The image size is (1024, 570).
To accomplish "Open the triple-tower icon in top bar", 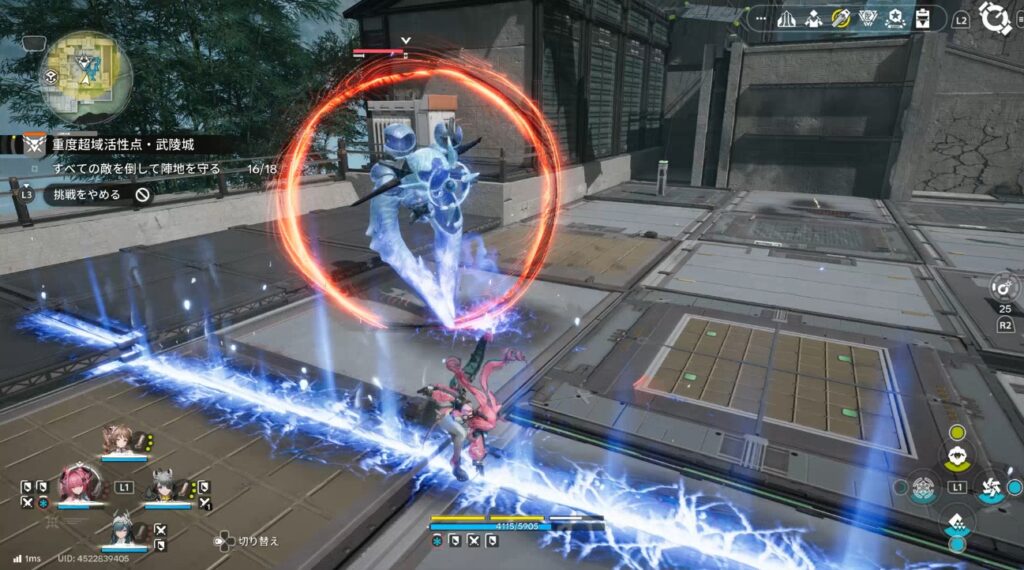I will (x=787, y=18).
